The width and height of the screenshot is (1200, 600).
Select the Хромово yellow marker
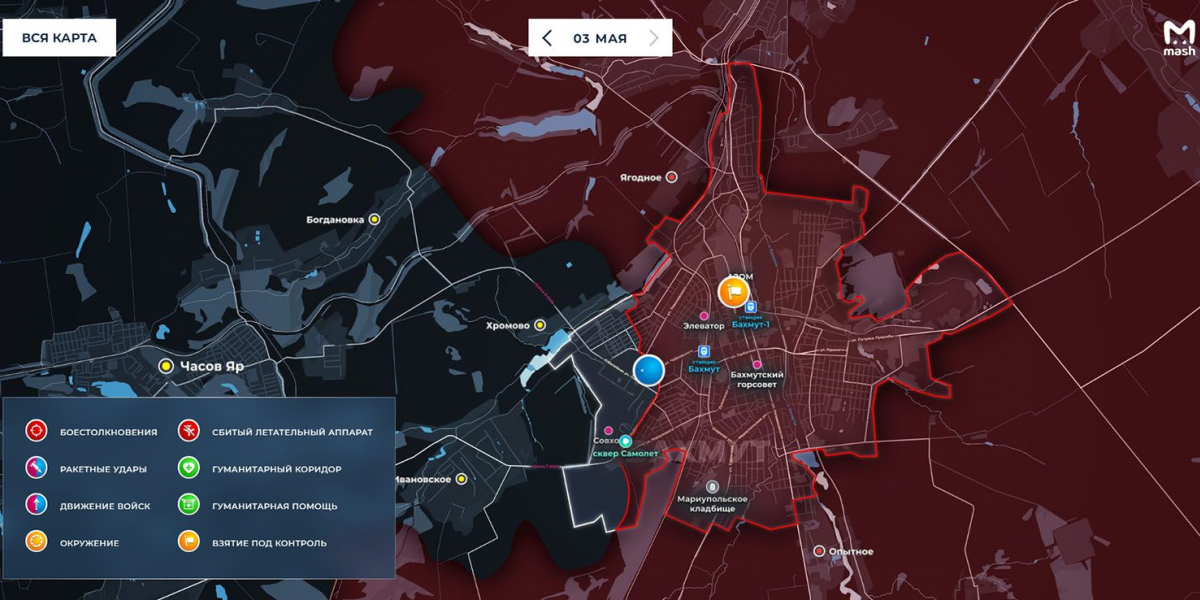(x=540, y=325)
